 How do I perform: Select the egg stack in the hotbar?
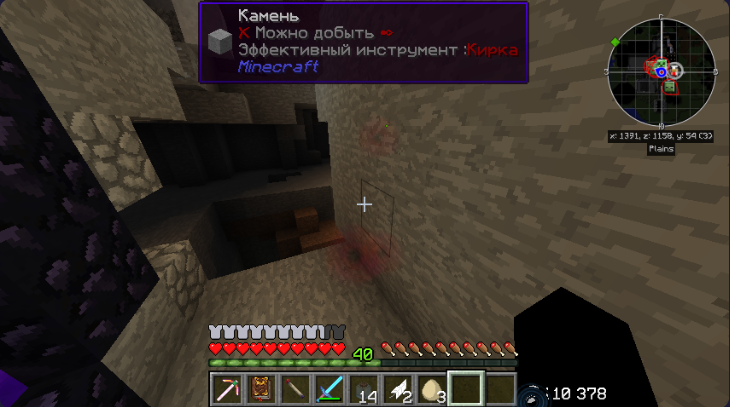[x=432, y=388]
